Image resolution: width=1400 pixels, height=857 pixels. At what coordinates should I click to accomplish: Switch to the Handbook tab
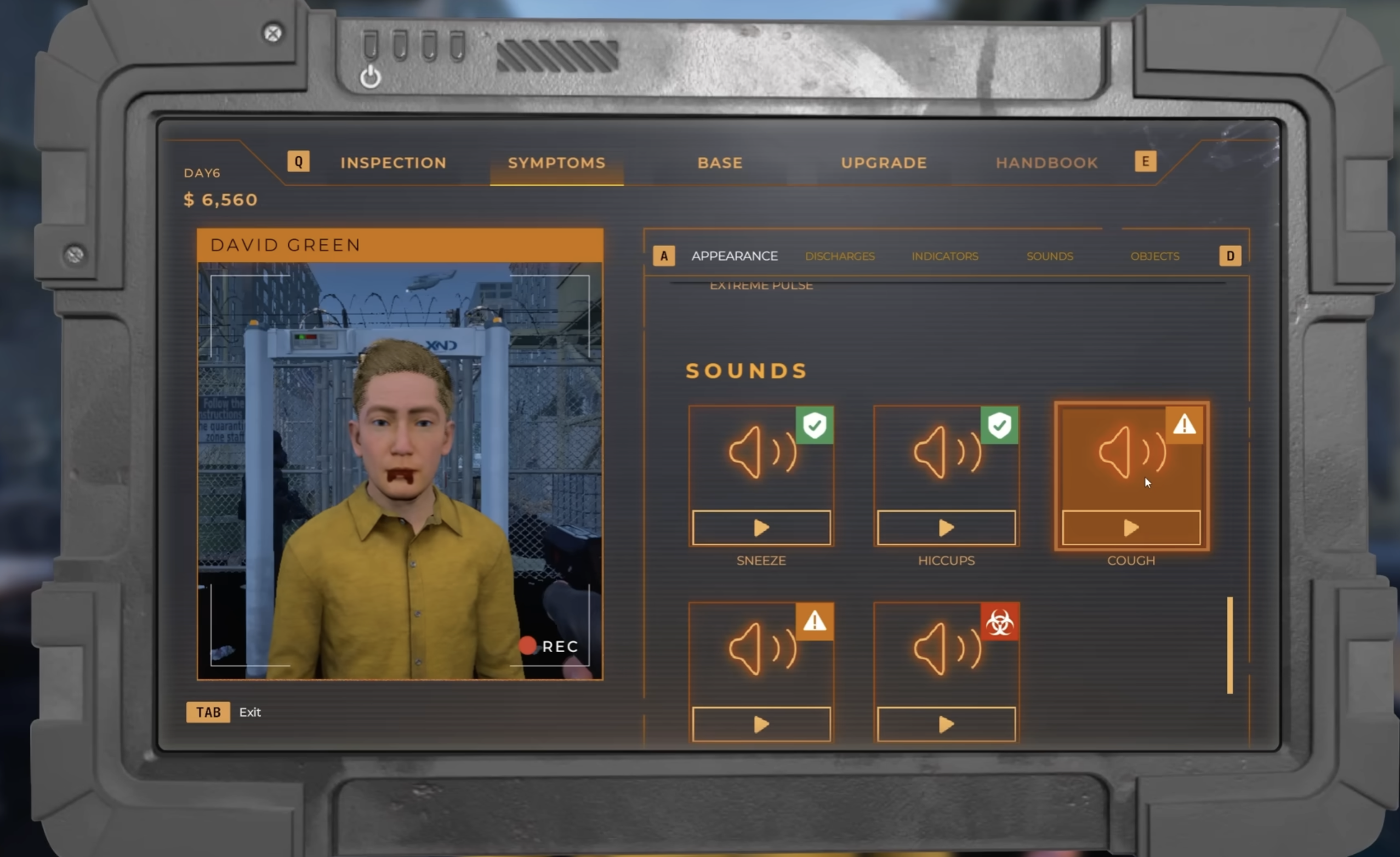point(1046,163)
